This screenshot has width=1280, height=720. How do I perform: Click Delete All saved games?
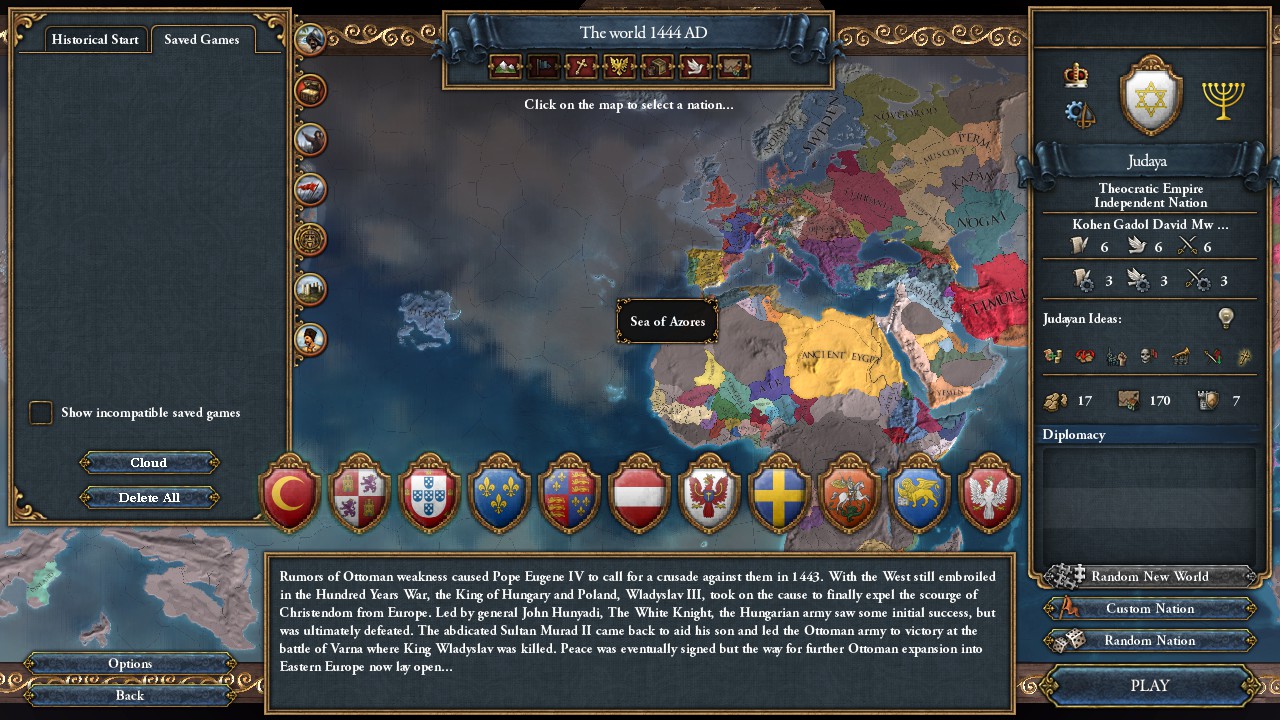pyautogui.click(x=148, y=497)
